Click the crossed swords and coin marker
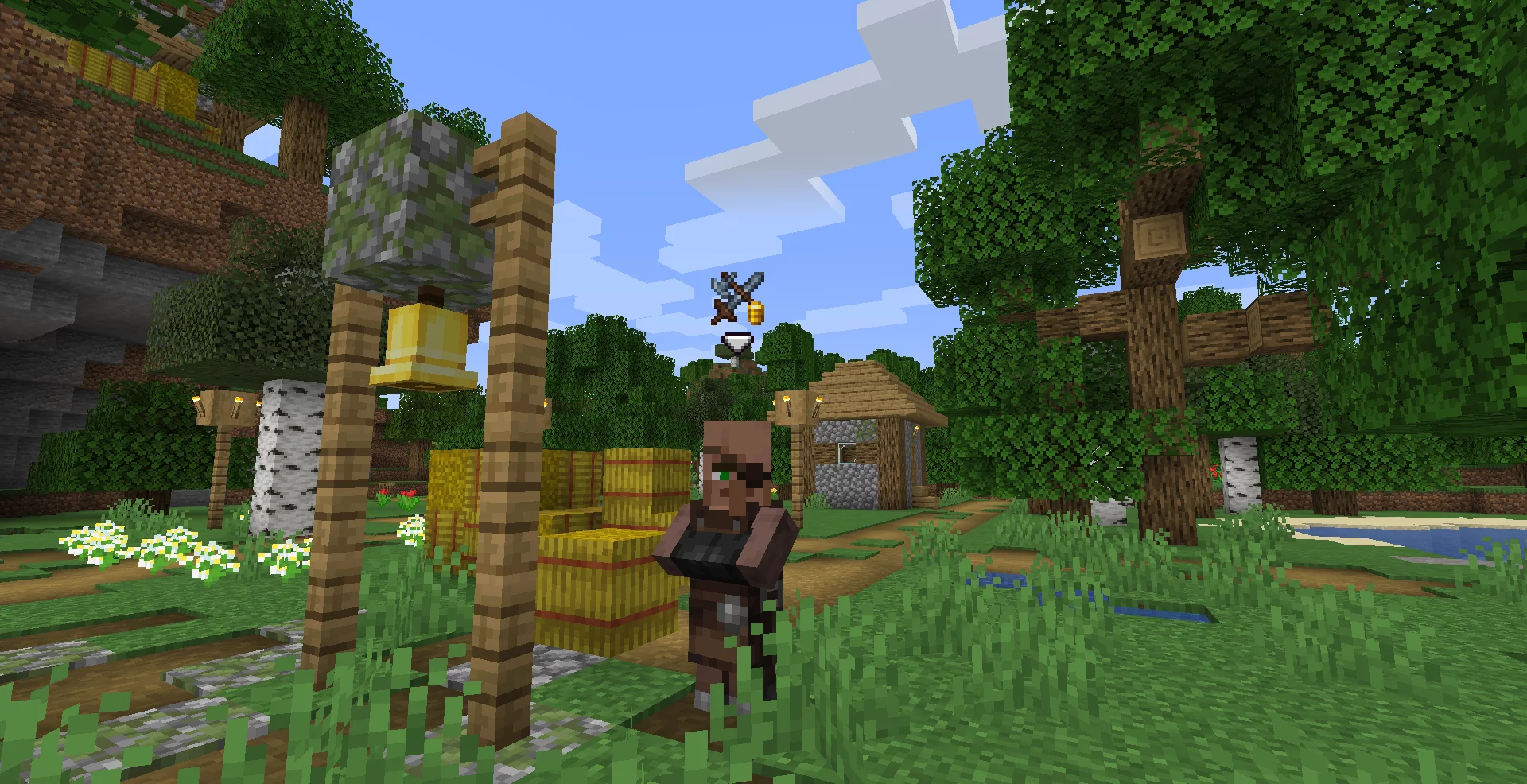Viewport: 1527px width, 784px height. (x=738, y=298)
